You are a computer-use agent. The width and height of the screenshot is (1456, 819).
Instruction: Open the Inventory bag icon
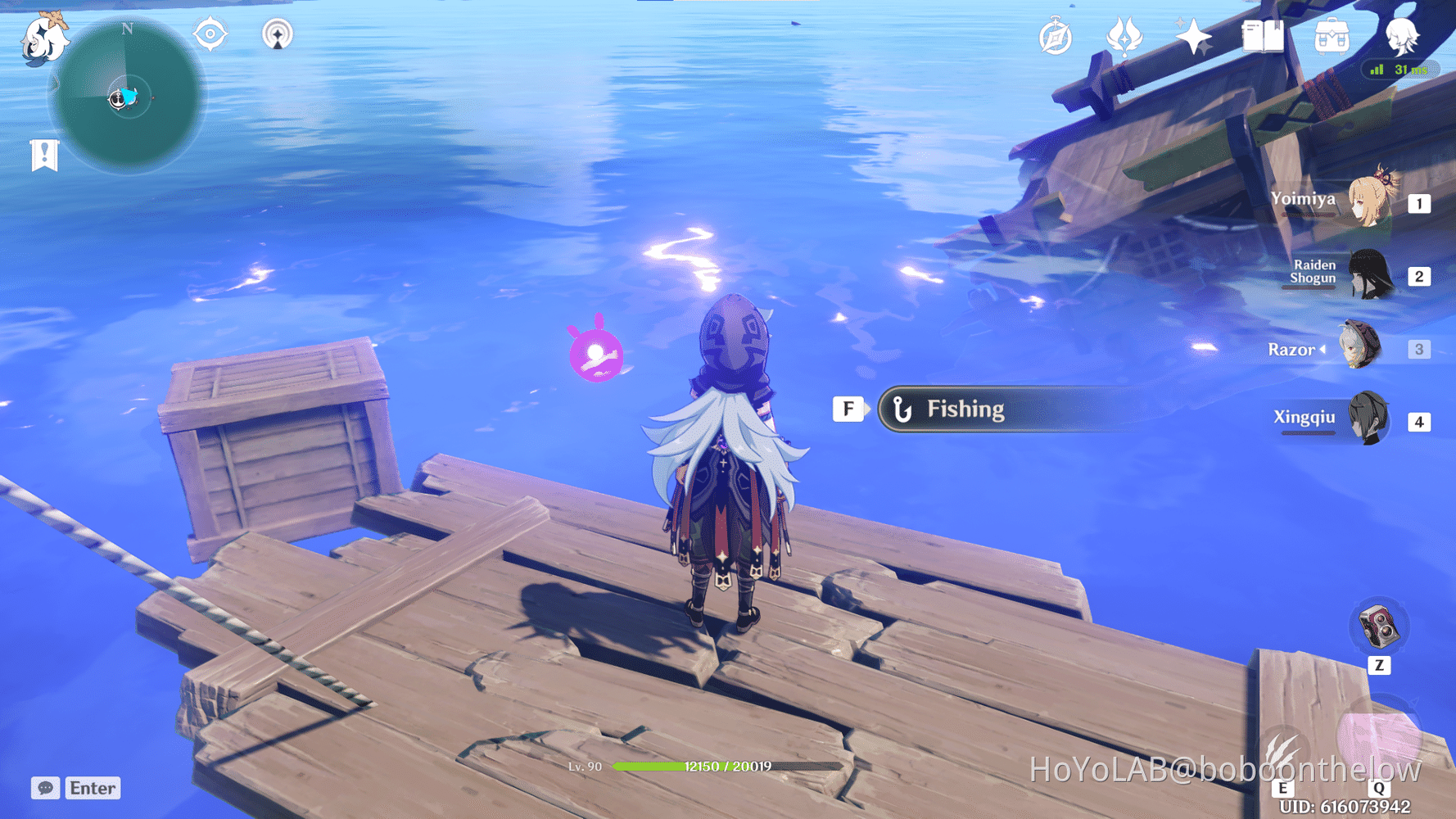coord(1332,36)
